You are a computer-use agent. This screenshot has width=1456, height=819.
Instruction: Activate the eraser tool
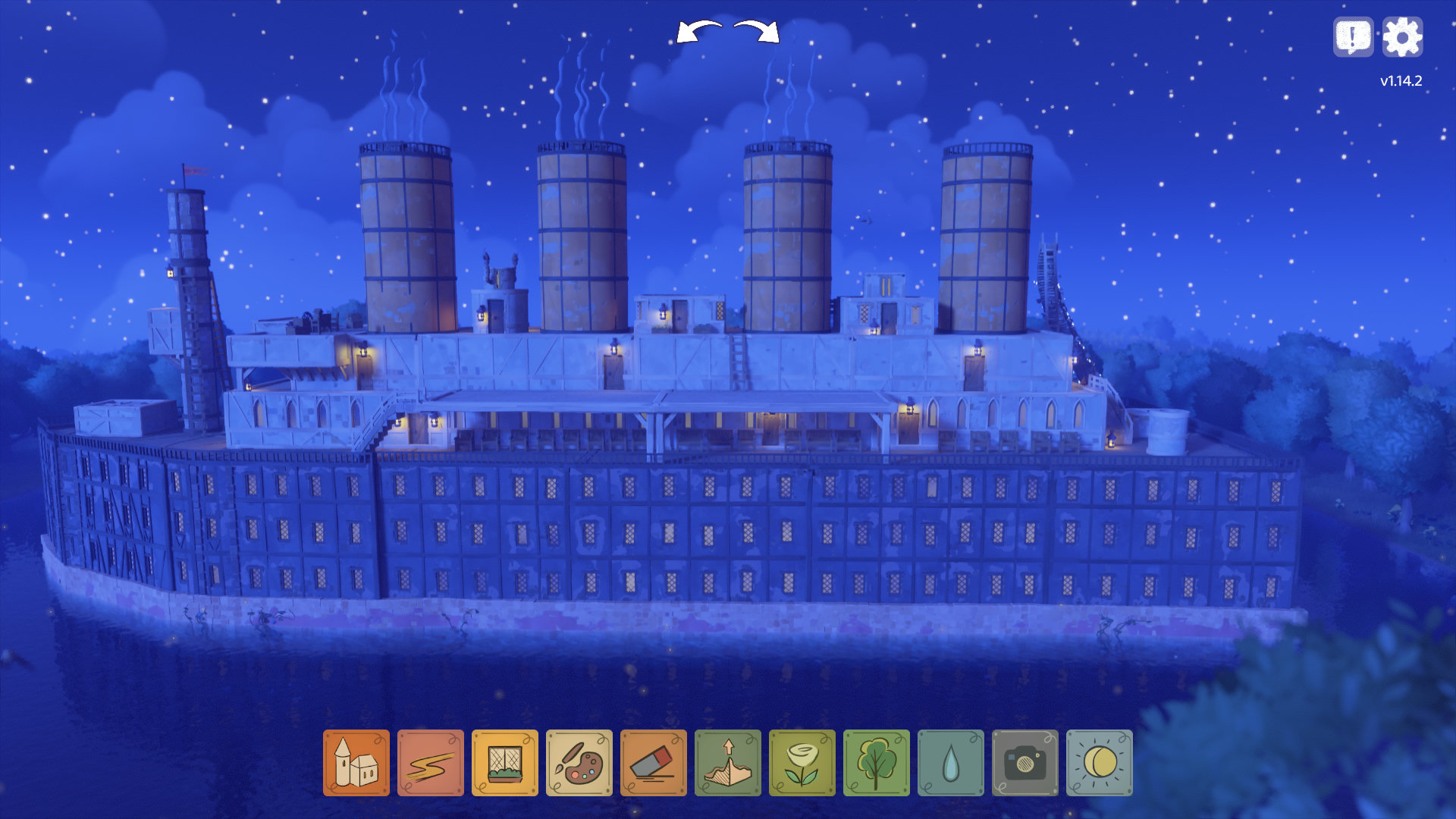pos(653,763)
